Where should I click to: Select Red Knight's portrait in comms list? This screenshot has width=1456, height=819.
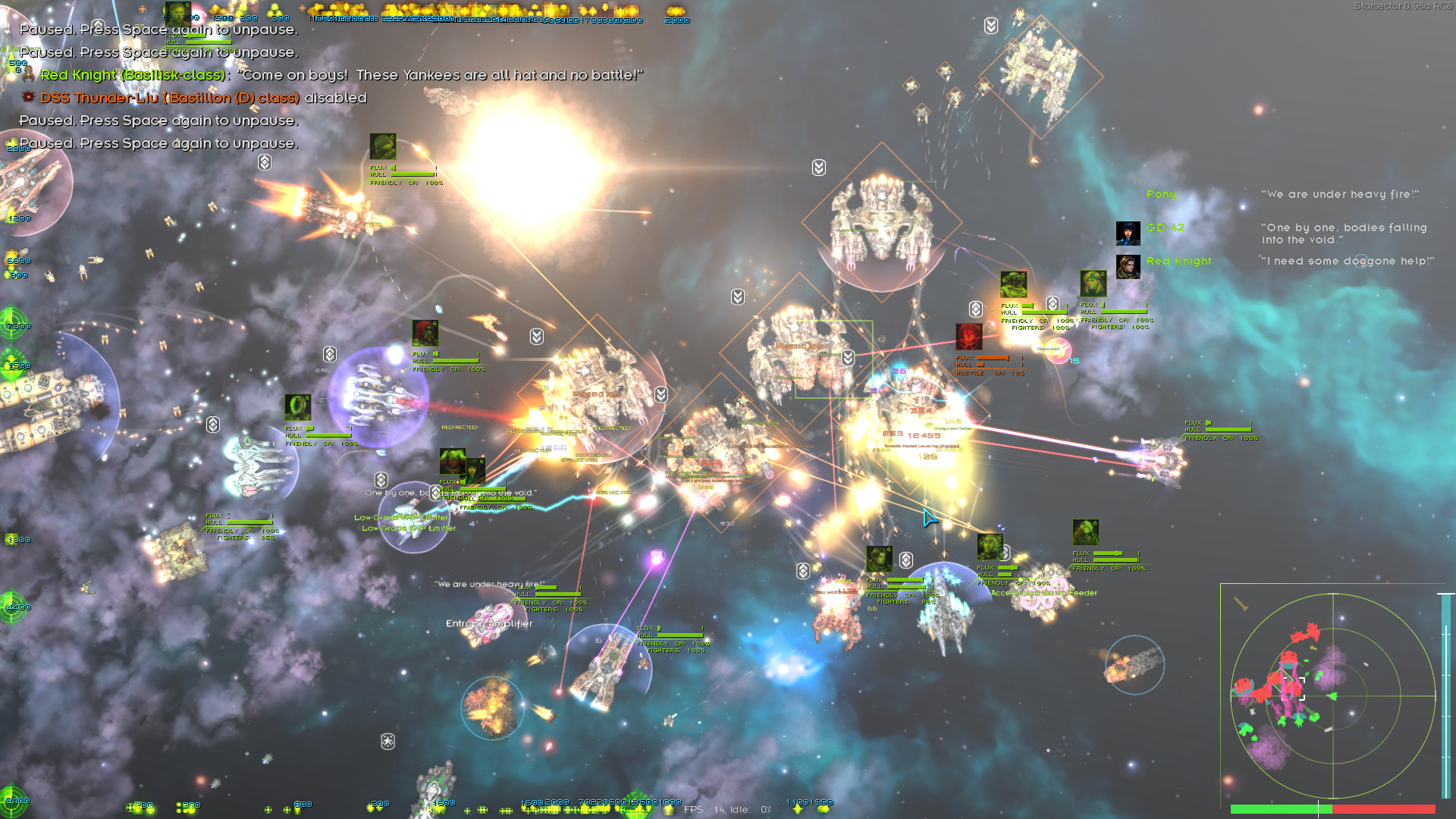(1128, 267)
